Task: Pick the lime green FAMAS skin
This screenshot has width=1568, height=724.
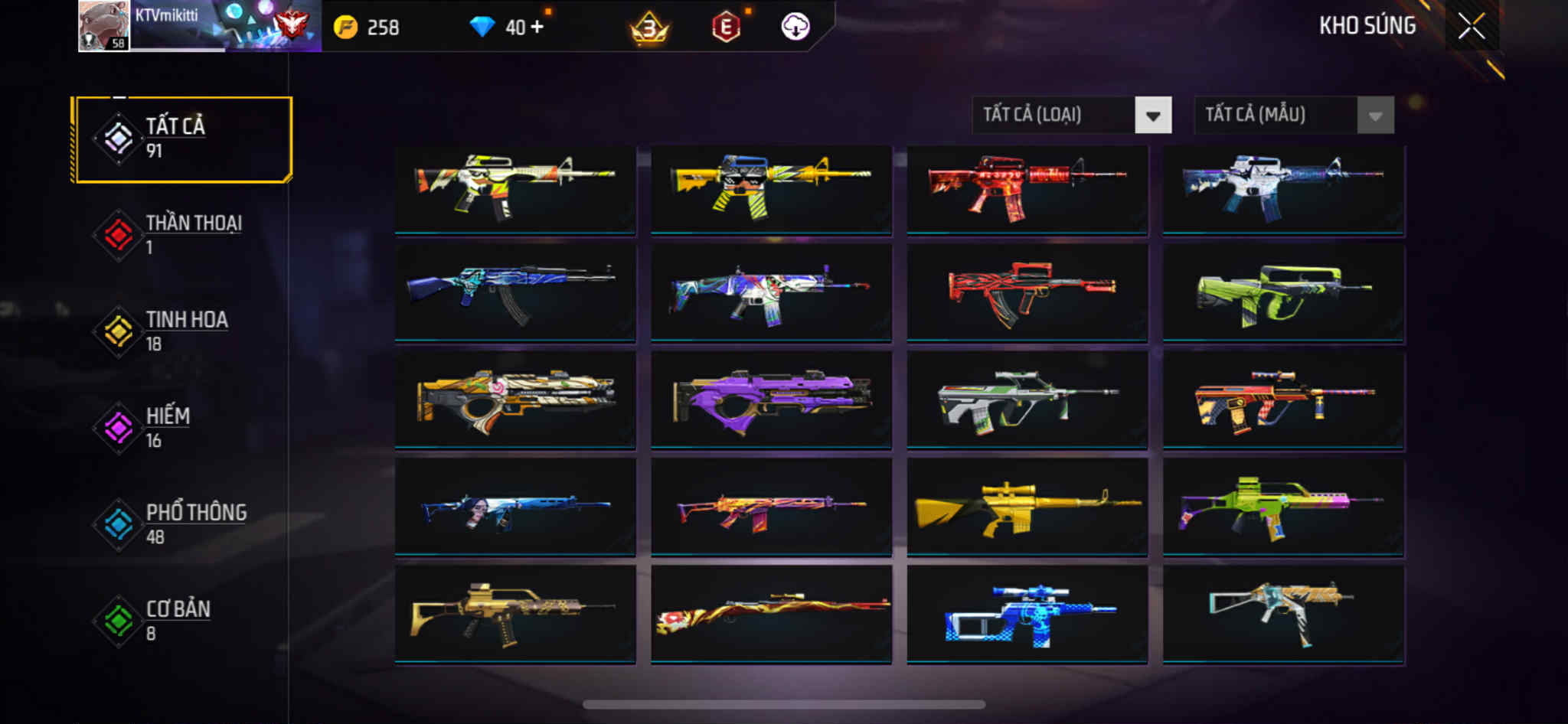Action: [x=1283, y=294]
